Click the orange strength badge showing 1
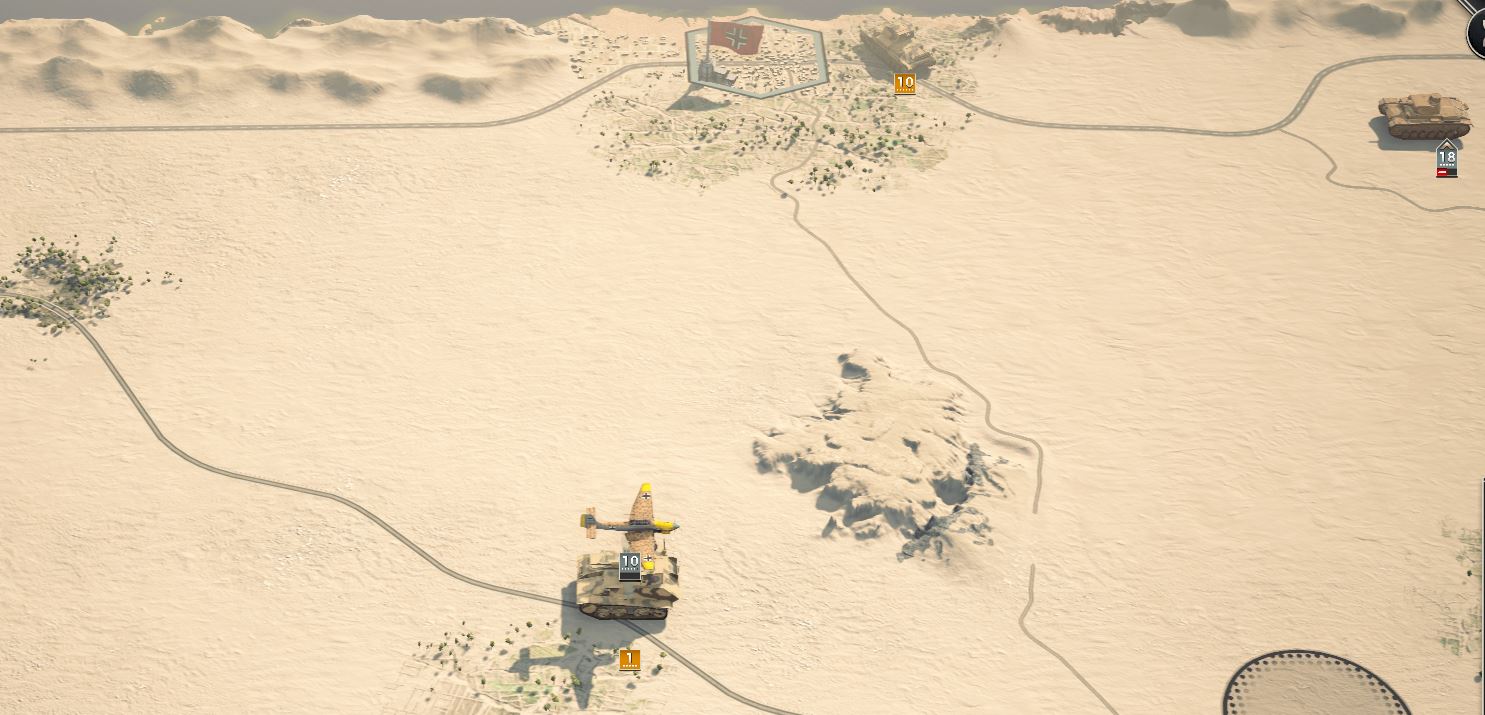Viewport: 1485px width, 715px height. pos(629,659)
